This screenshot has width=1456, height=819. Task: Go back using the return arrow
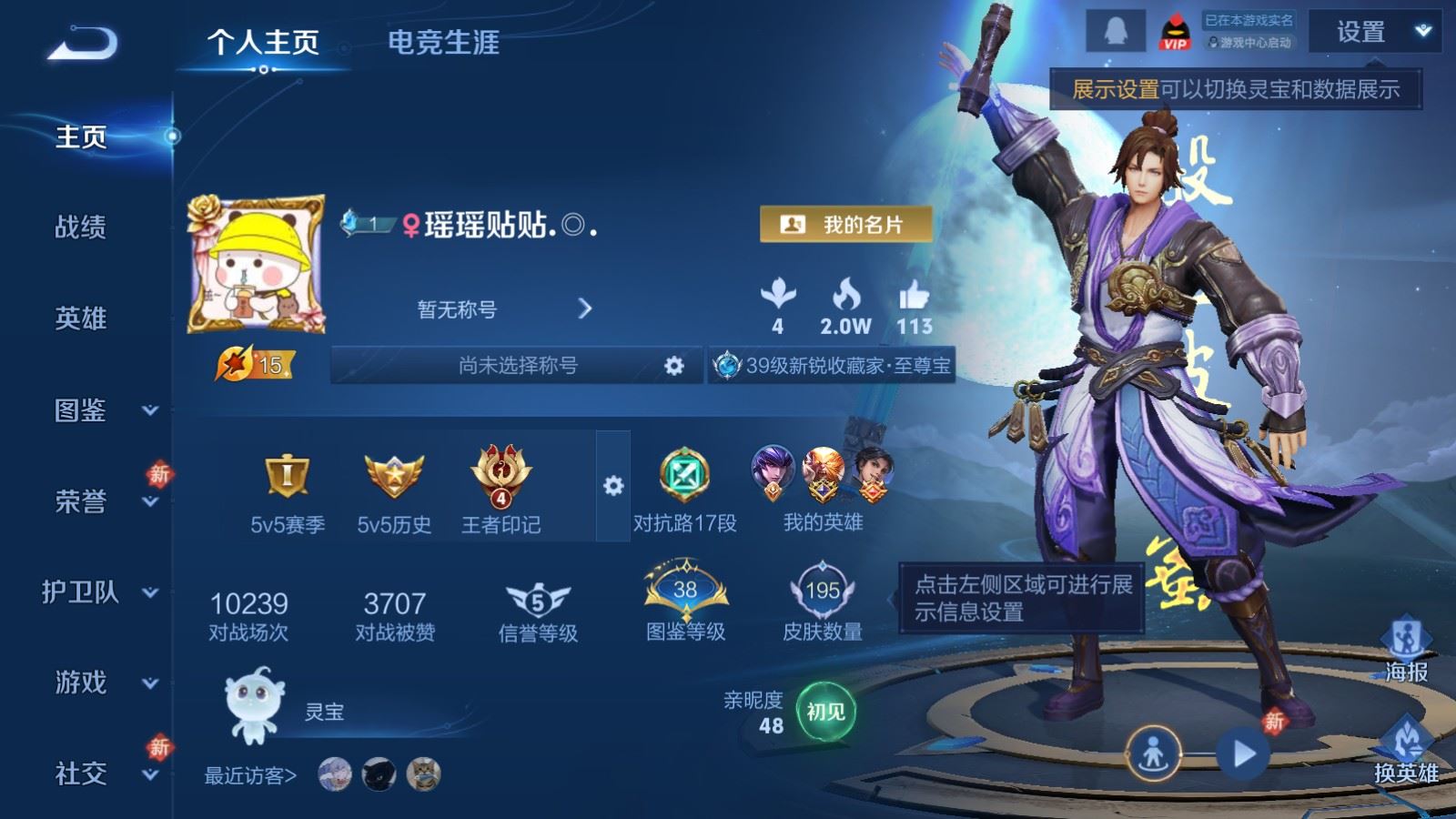[83, 44]
